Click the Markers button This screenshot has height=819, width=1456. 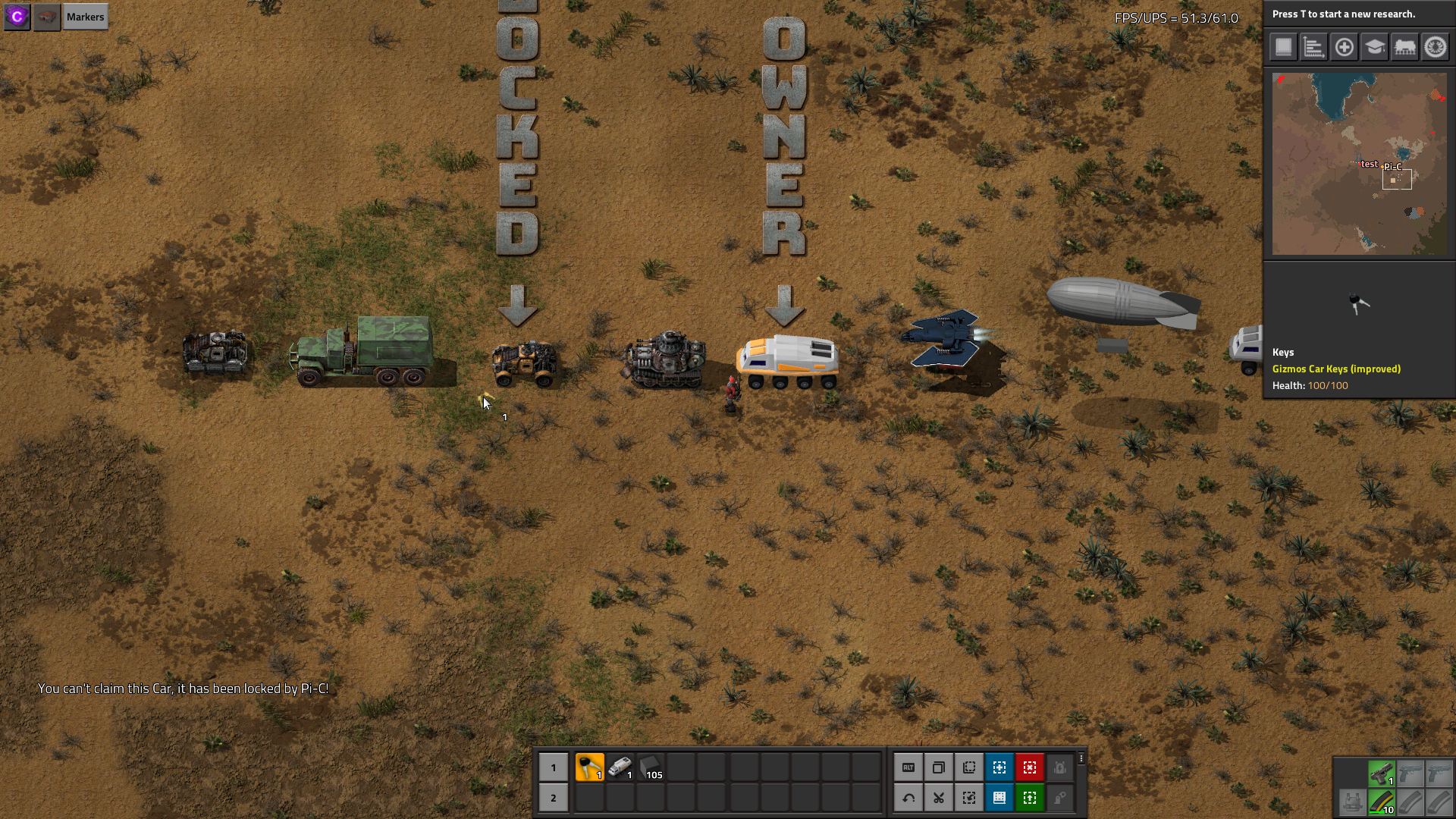pyautogui.click(x=85, y=17)
